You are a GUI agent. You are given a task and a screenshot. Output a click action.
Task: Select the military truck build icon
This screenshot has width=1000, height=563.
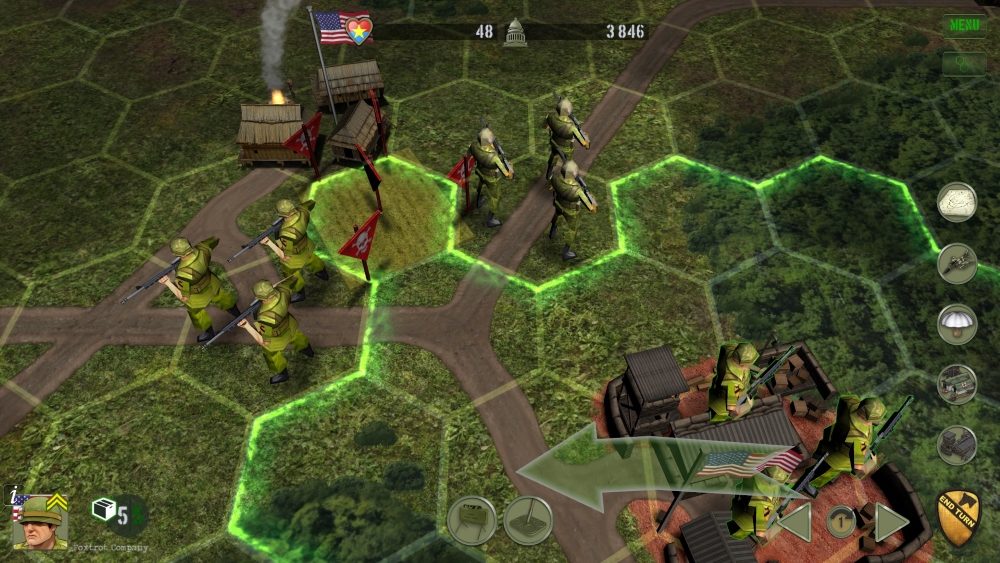coord(957,385)
